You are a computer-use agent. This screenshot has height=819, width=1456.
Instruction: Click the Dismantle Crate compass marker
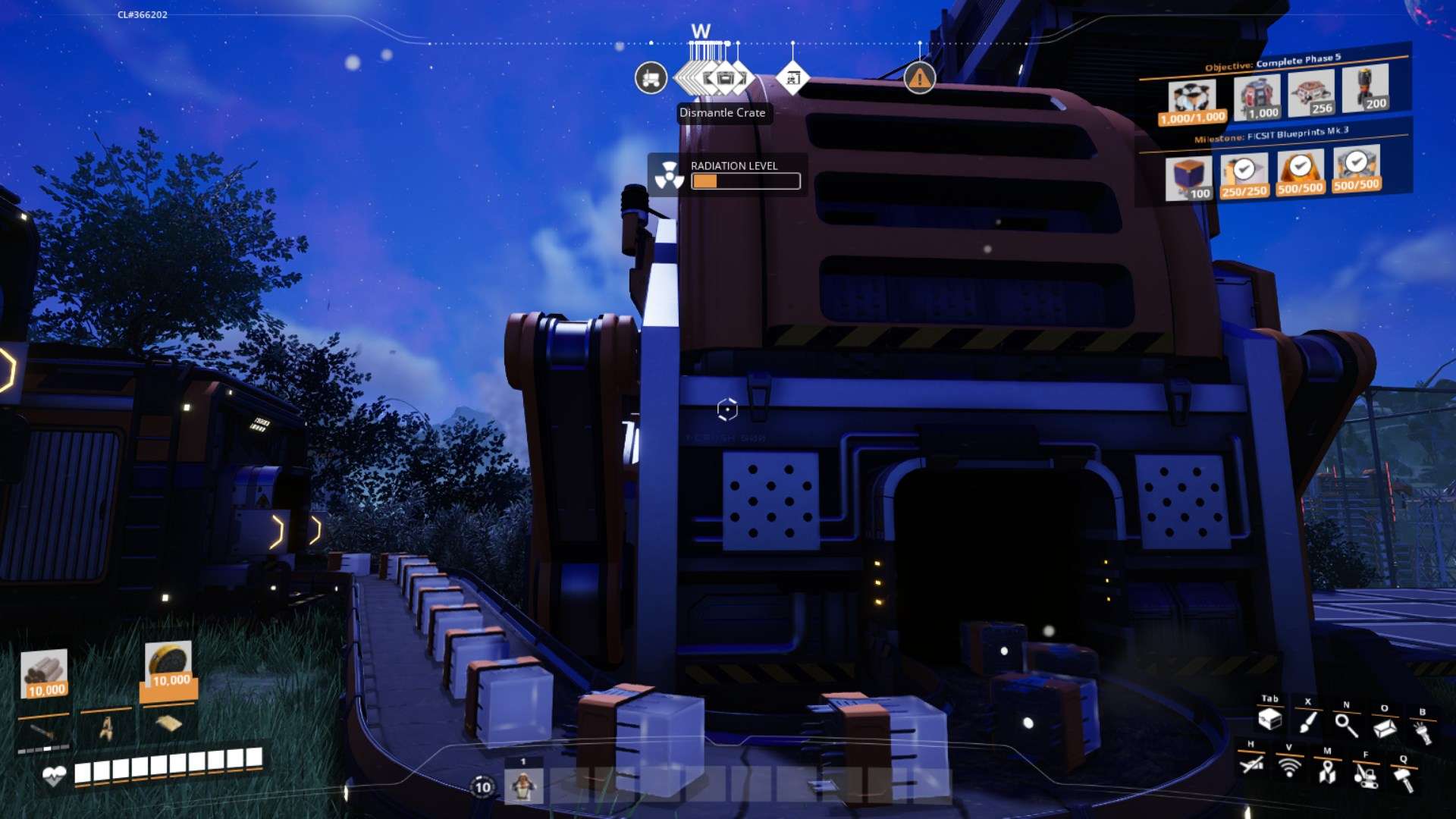point(726,78)
